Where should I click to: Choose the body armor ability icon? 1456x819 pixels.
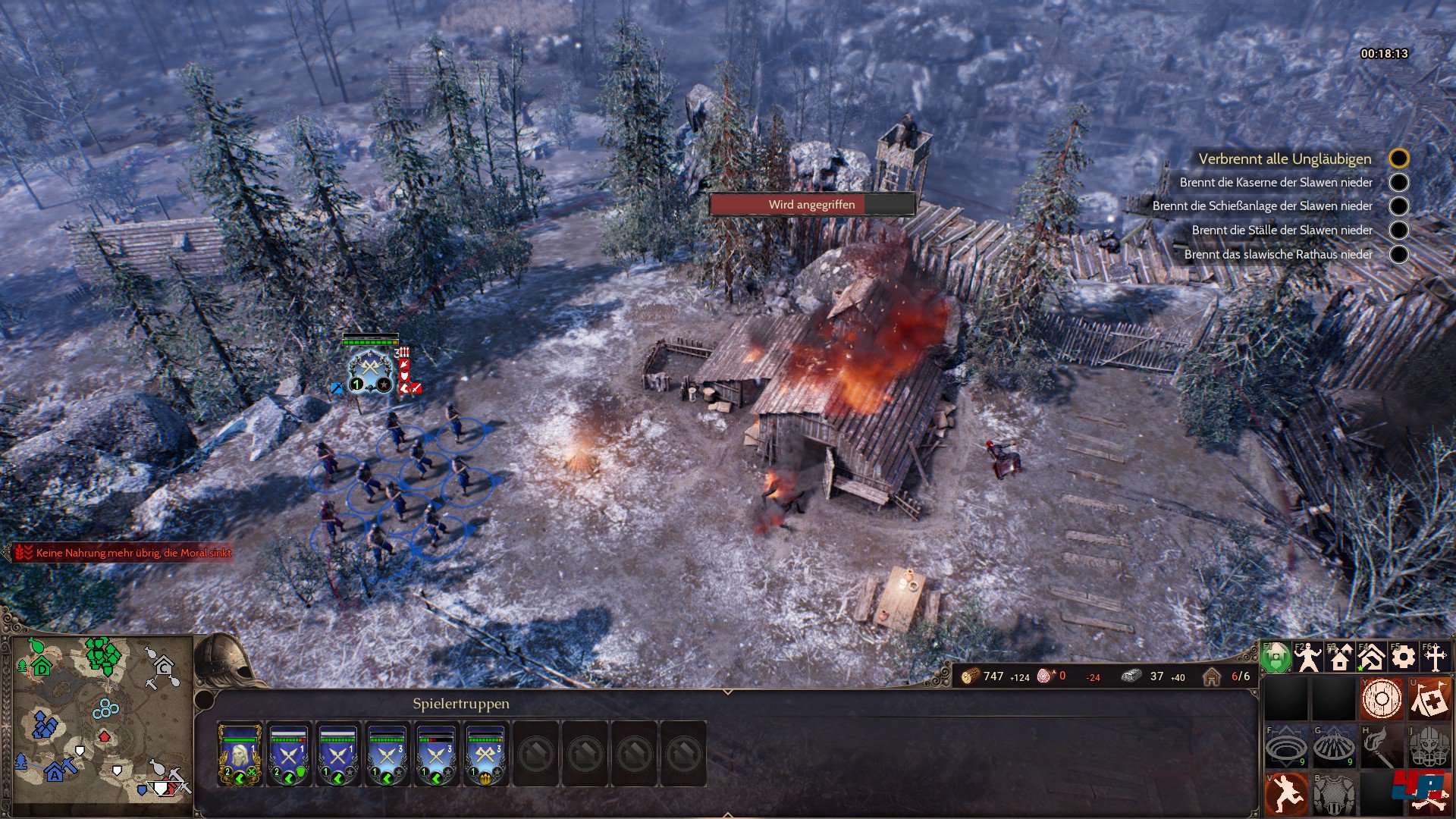click(1334, 794)
